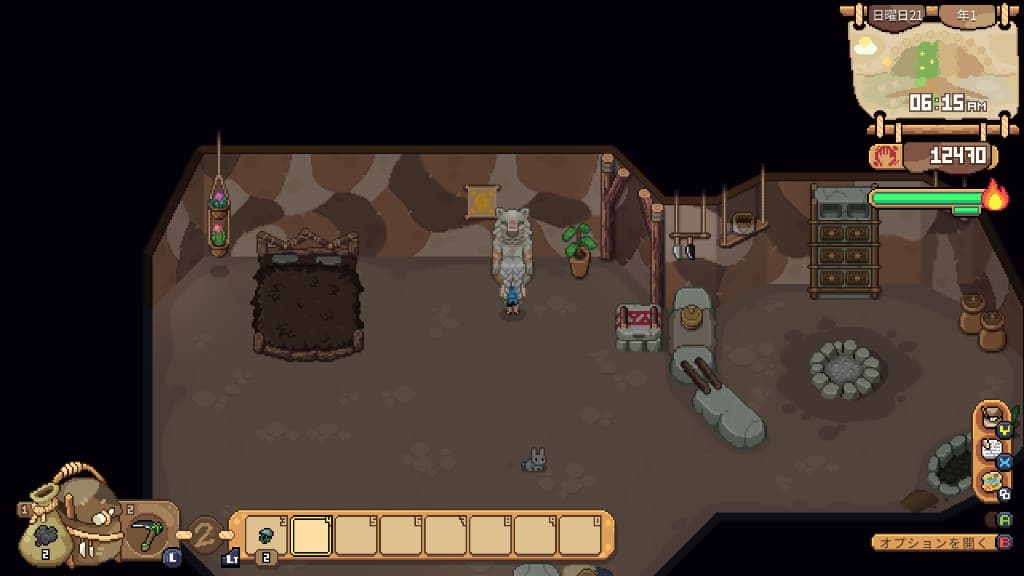
Task: Click the round toolbar page number 2 badge
Action: pos(205,534)
